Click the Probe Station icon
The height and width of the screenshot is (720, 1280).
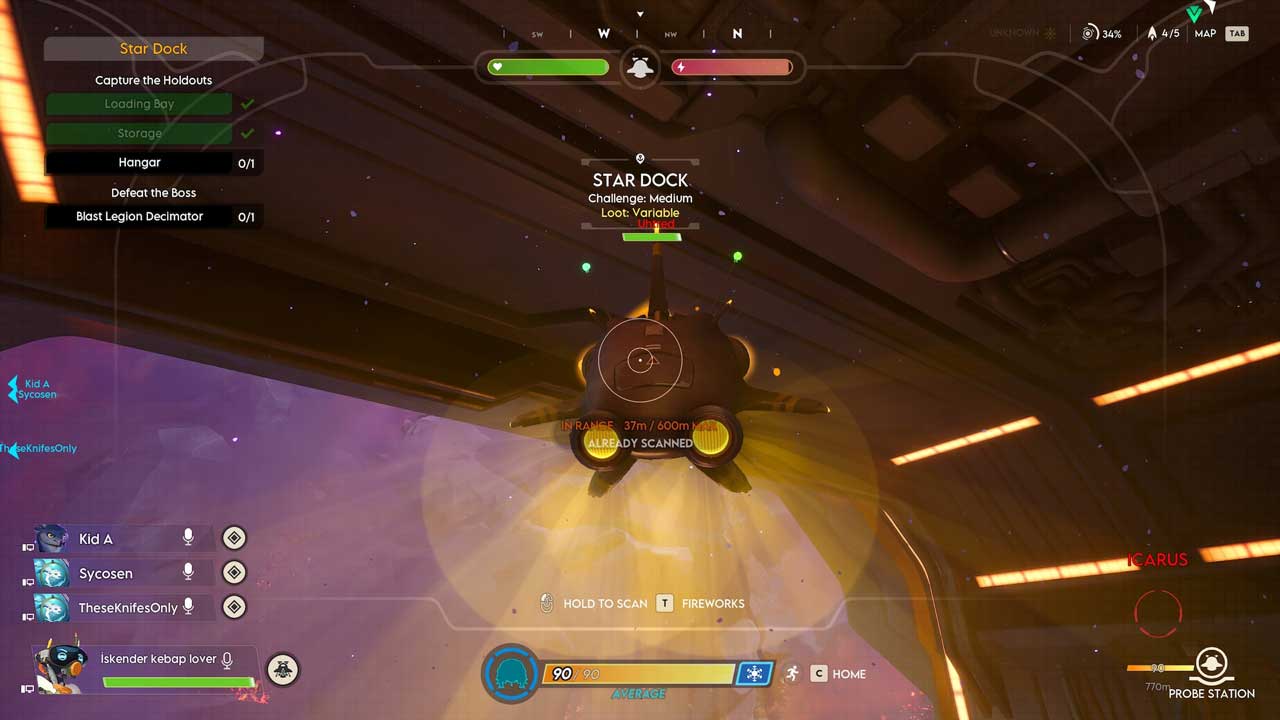point(1211,663)
